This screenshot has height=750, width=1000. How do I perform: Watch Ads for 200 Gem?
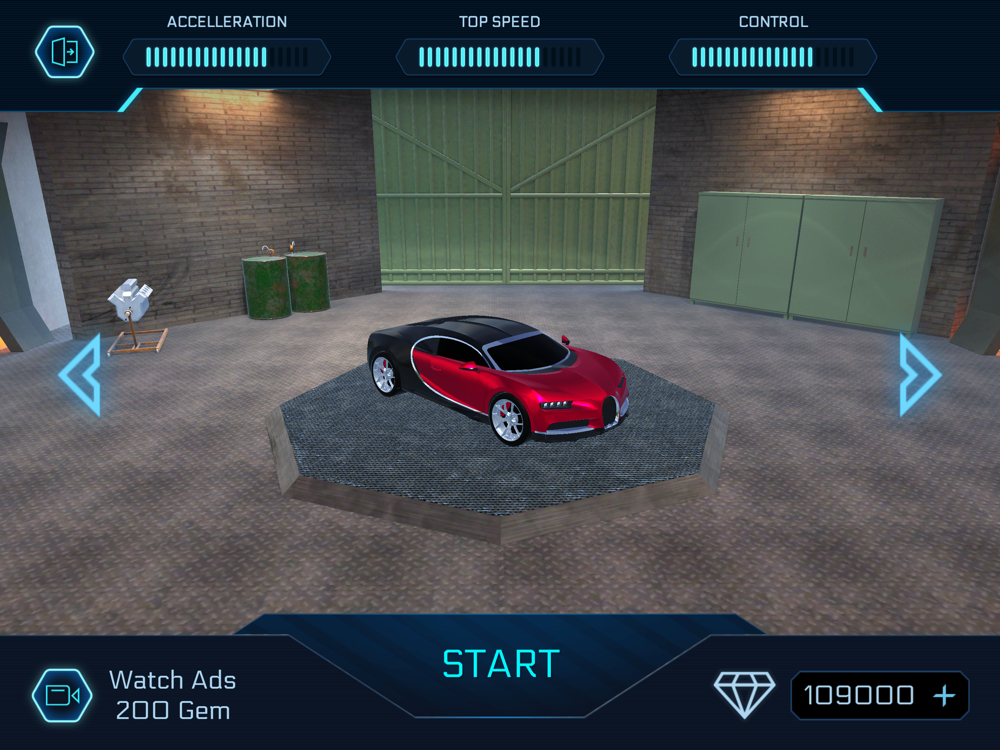coord(63,695)
